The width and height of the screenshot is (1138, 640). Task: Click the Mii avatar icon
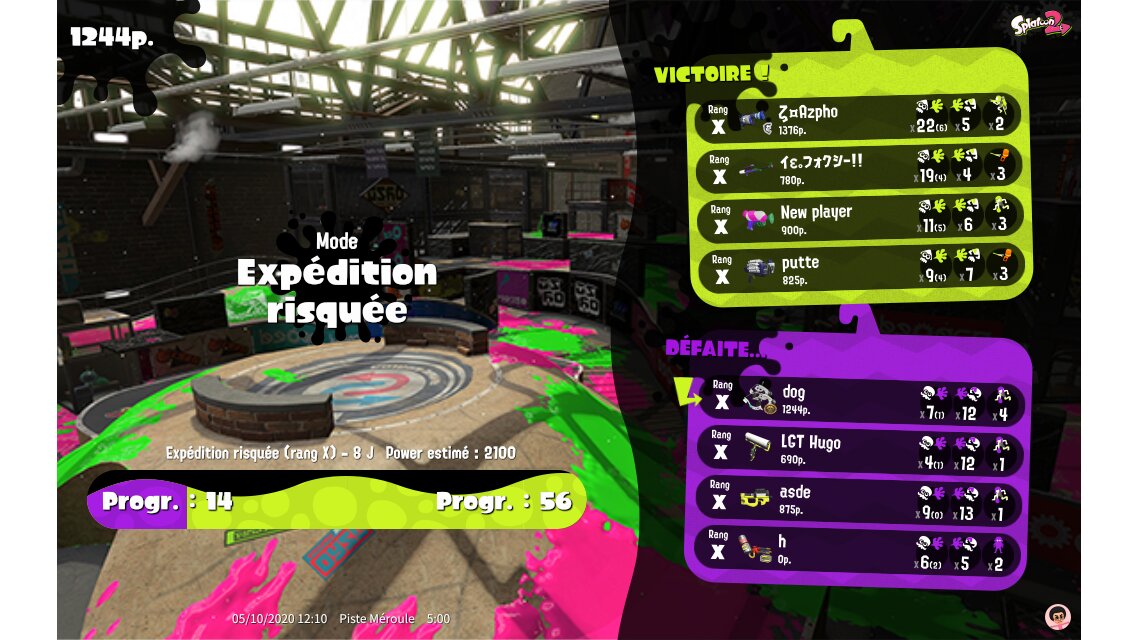[x=1056, y=615]
